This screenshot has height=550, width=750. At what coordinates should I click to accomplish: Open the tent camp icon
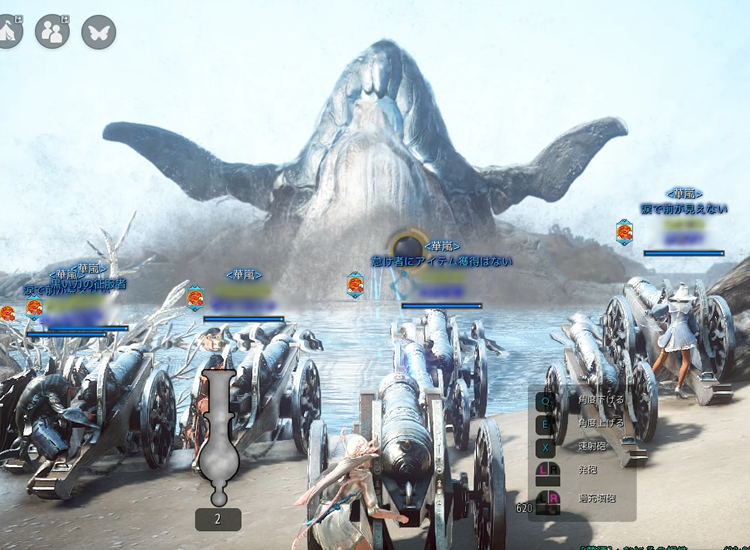point(7,32)
